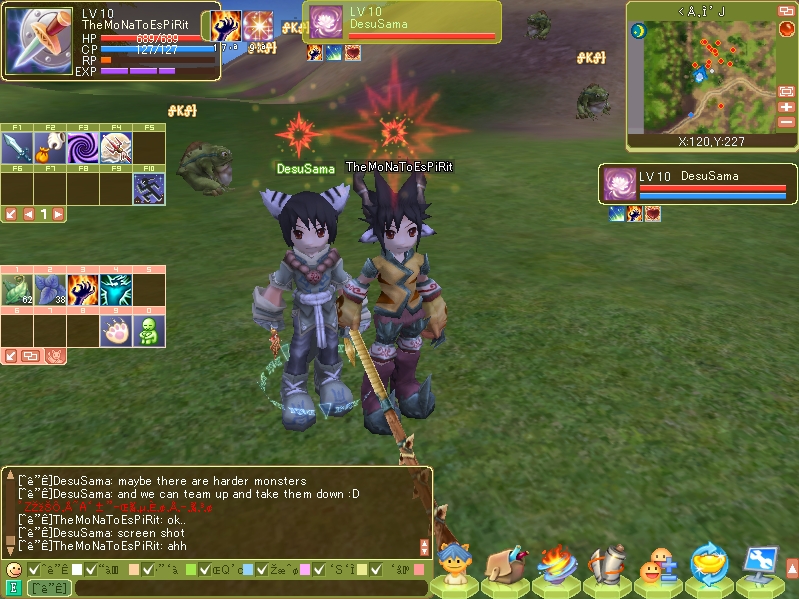This screenshot has width=799, height=599.
Task: Activate the sack and shell icon in F2
Action: tap(50, 149)
